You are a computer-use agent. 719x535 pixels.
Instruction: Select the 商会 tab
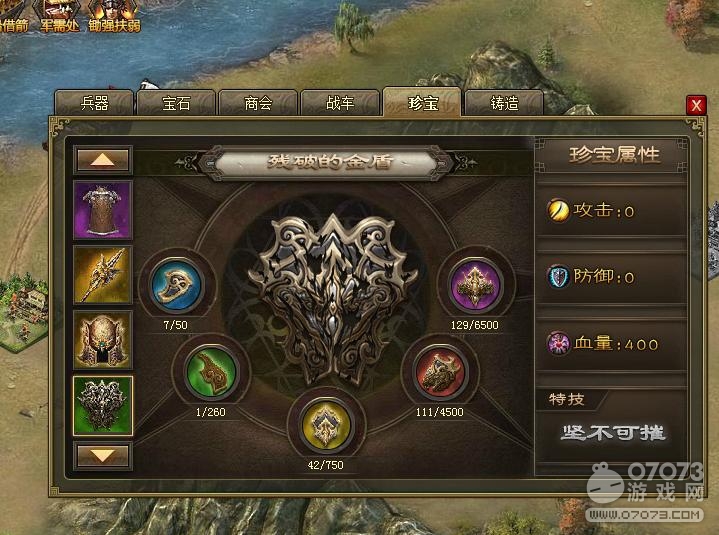tap(258, 103)
